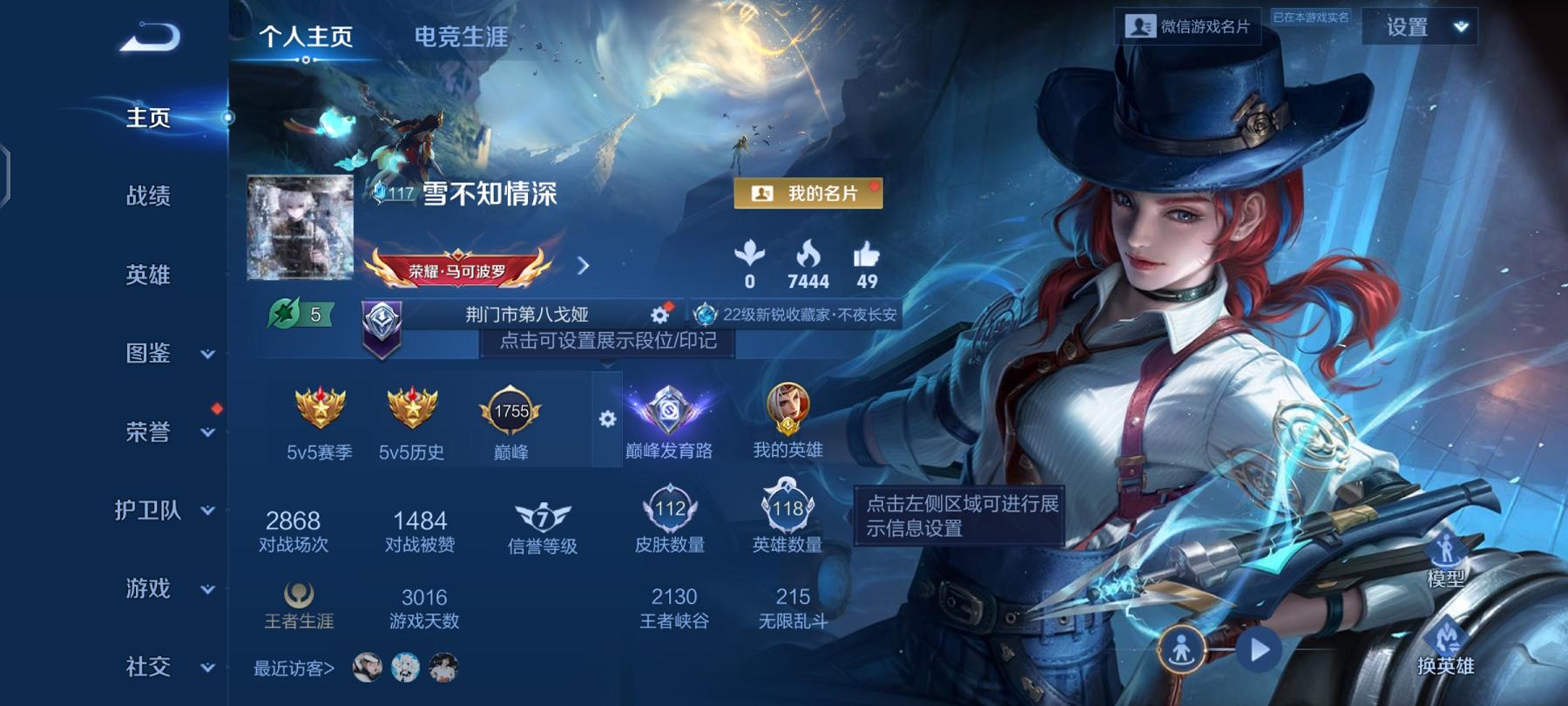Click the gear next to 荆门市第八戈娅
The height and width of the screenshot is (706, 1568).
click(659, 316)
